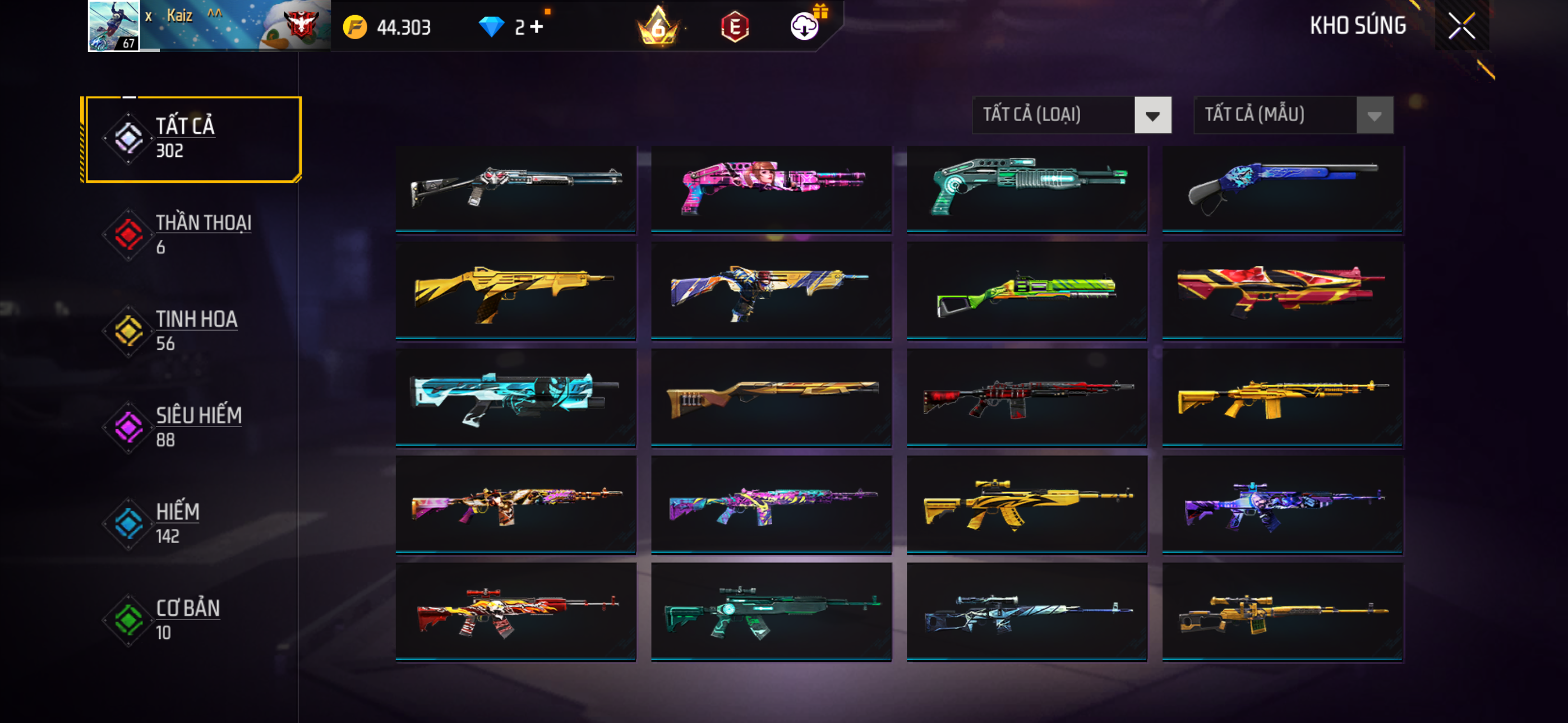Pick the green and yellow shotgun skin
Image resolution: width=1568 pixels, height=723 pixels.
tap(1027, 291)
